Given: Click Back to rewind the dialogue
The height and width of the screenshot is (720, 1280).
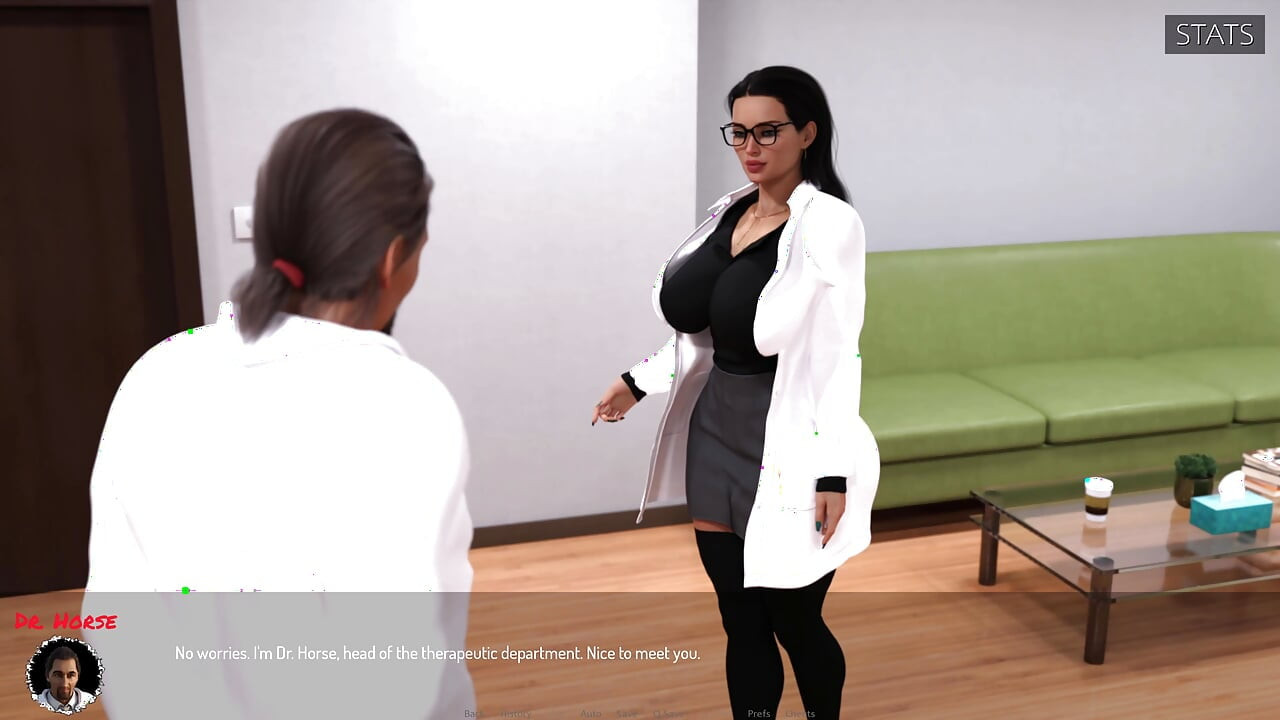Looking at the screenshot, I should [473, 713].
